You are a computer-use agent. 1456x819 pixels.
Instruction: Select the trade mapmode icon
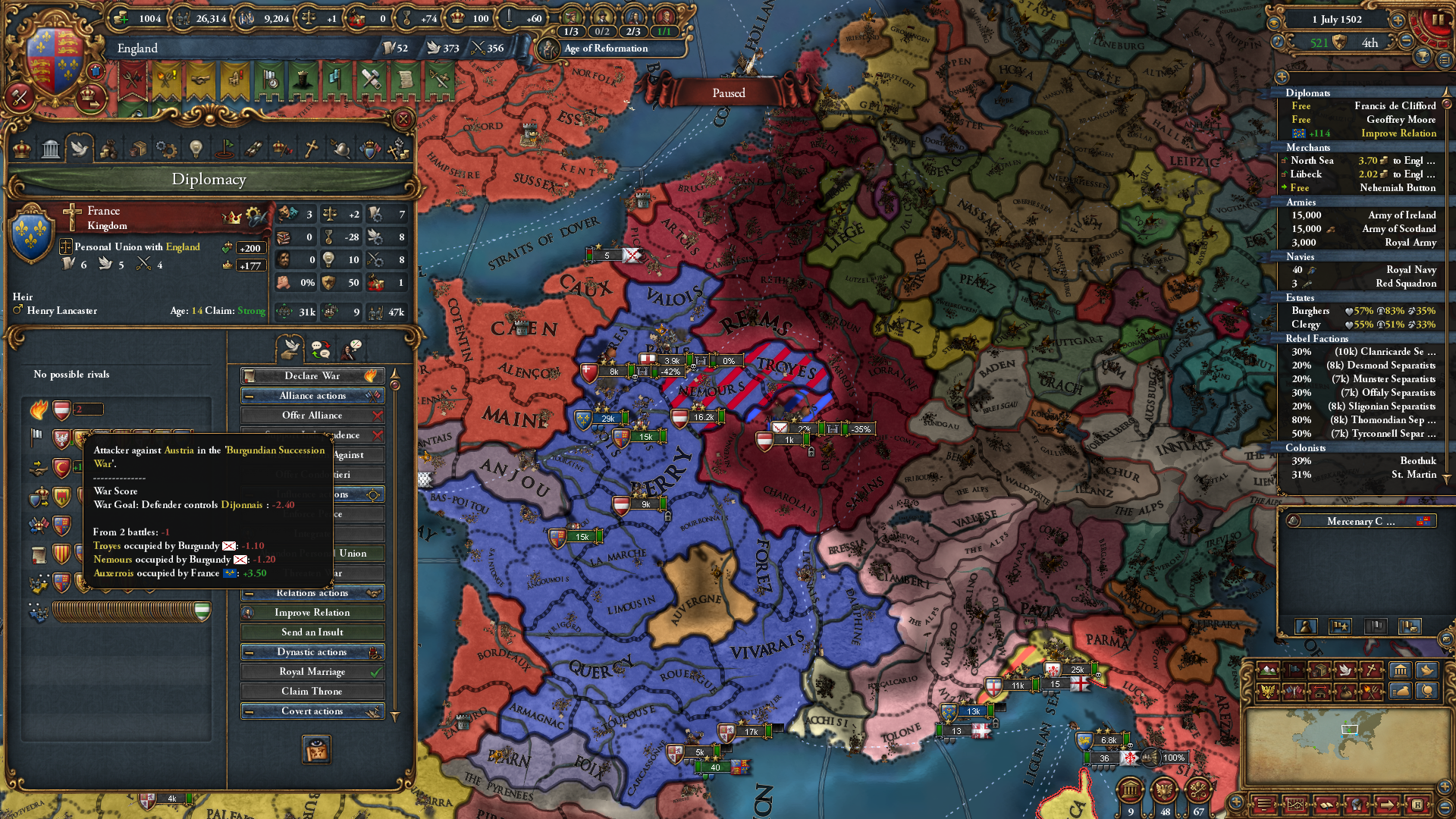(x=1319, y=670)
